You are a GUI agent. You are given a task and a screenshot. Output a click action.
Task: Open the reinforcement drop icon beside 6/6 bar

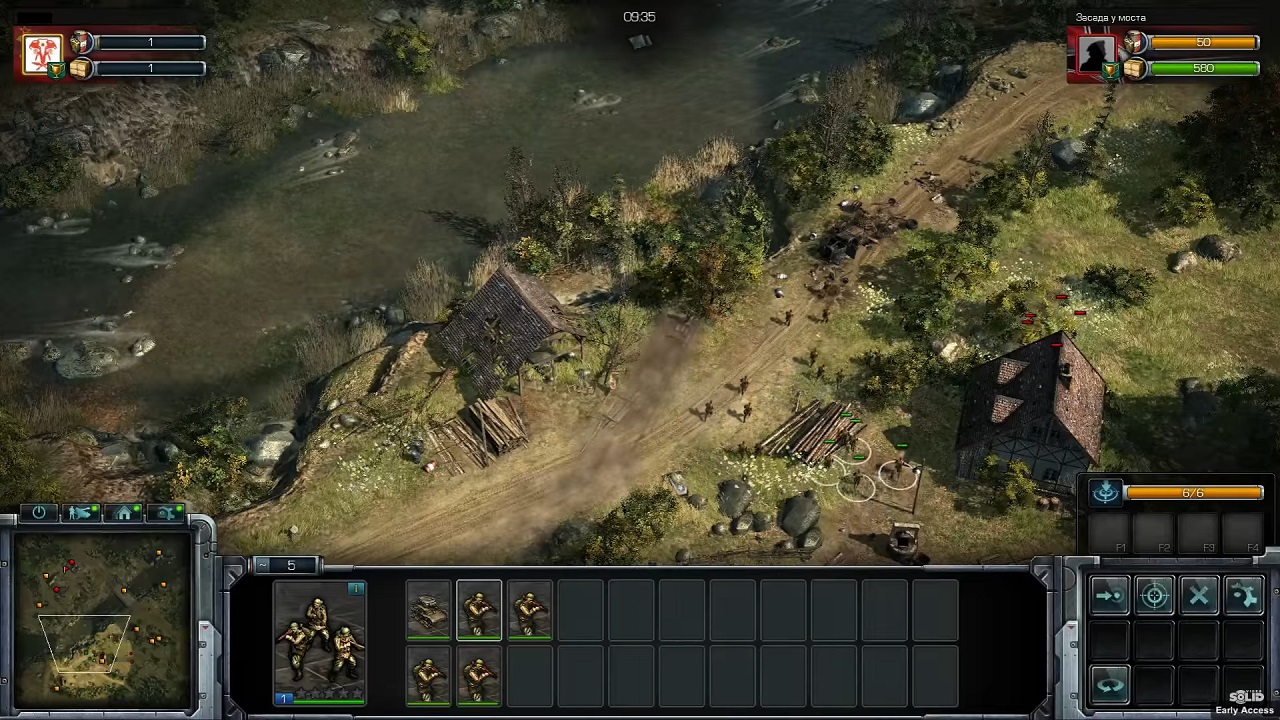coord(1105,492)
